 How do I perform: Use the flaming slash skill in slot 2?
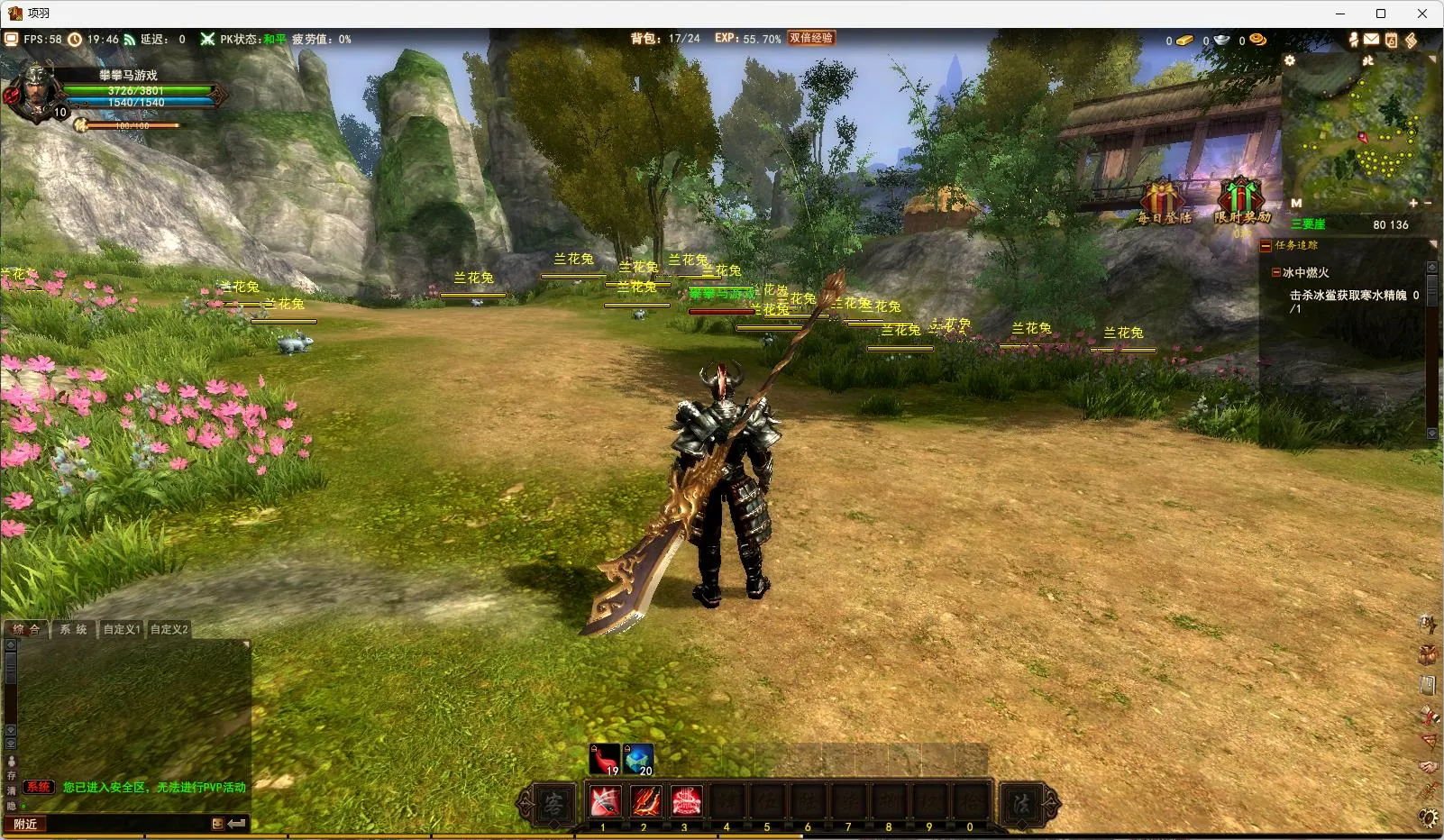point(644,801)
